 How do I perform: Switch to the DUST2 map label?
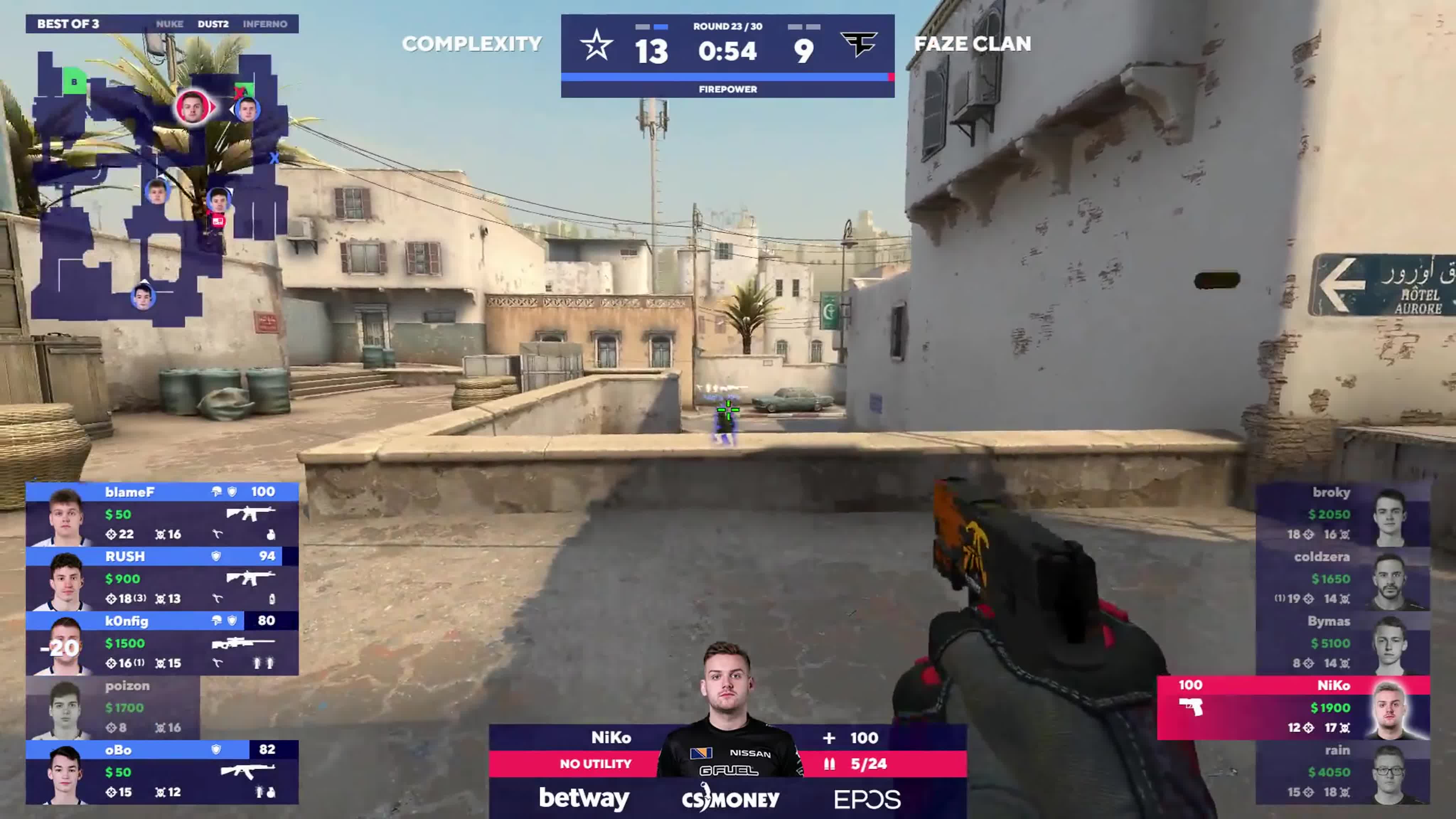213,24
